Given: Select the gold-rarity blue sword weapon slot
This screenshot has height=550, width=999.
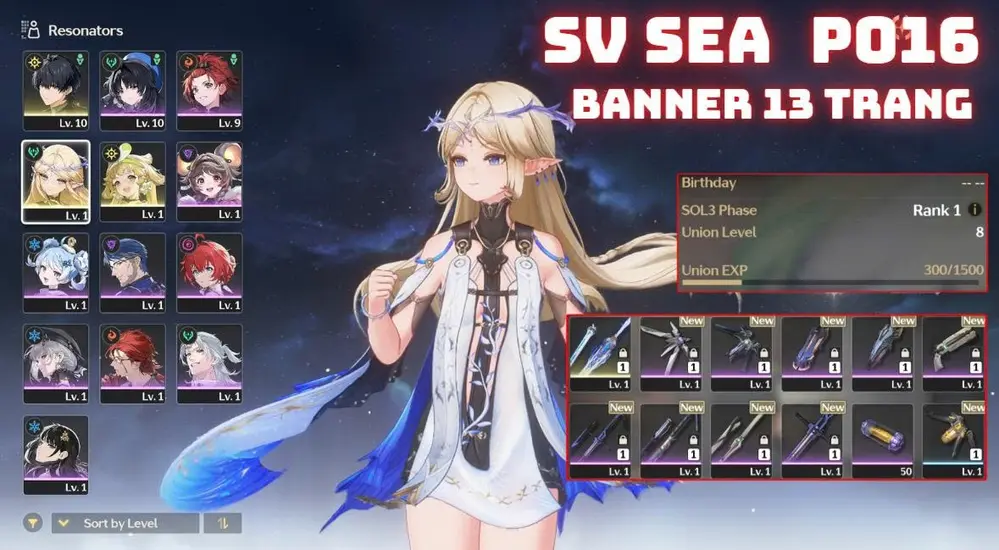Looking at the screenshot, I should pyautogui.click(x=602, y=350).
